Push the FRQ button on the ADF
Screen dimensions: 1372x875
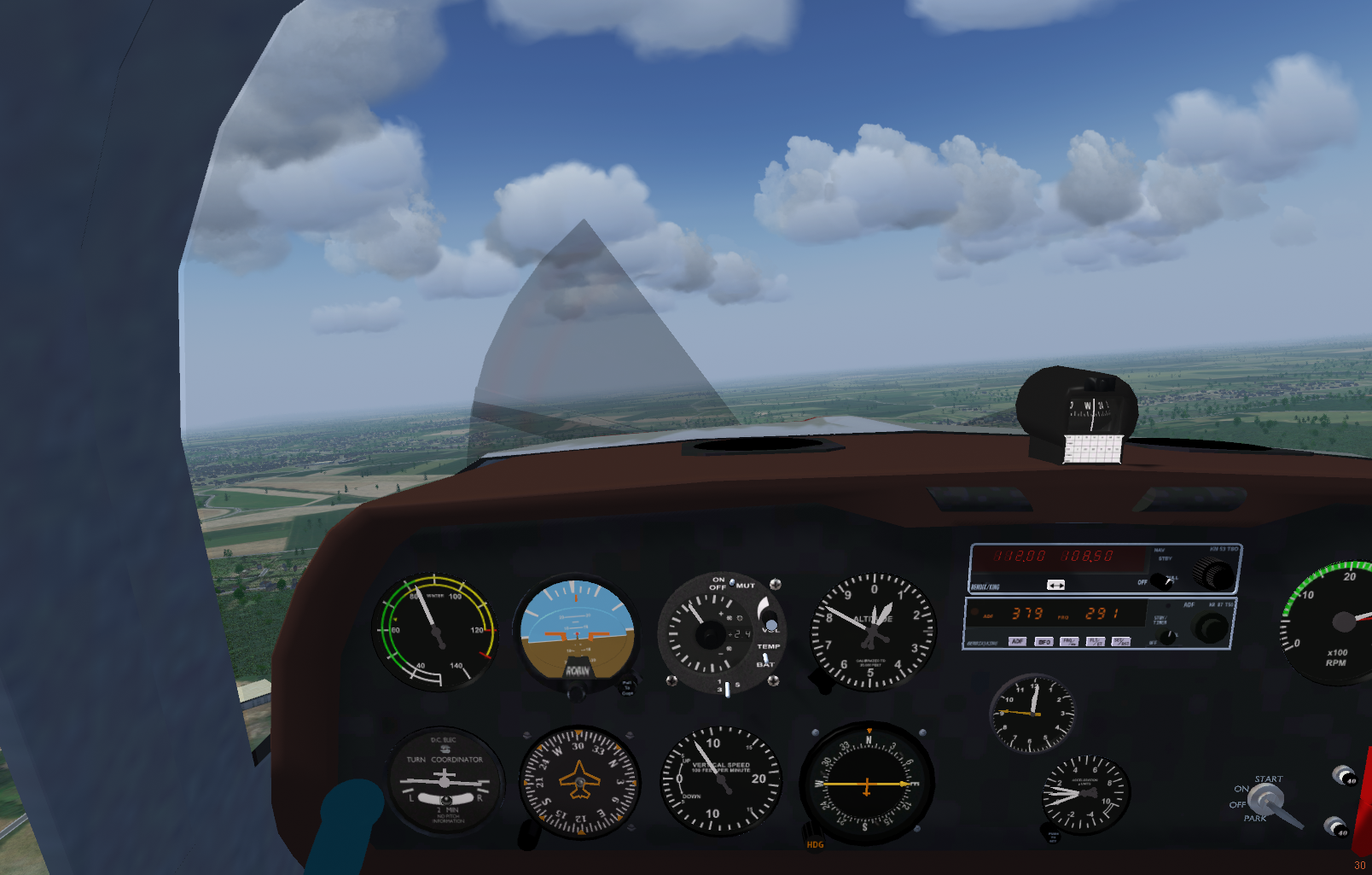(x=1069, y=641)
